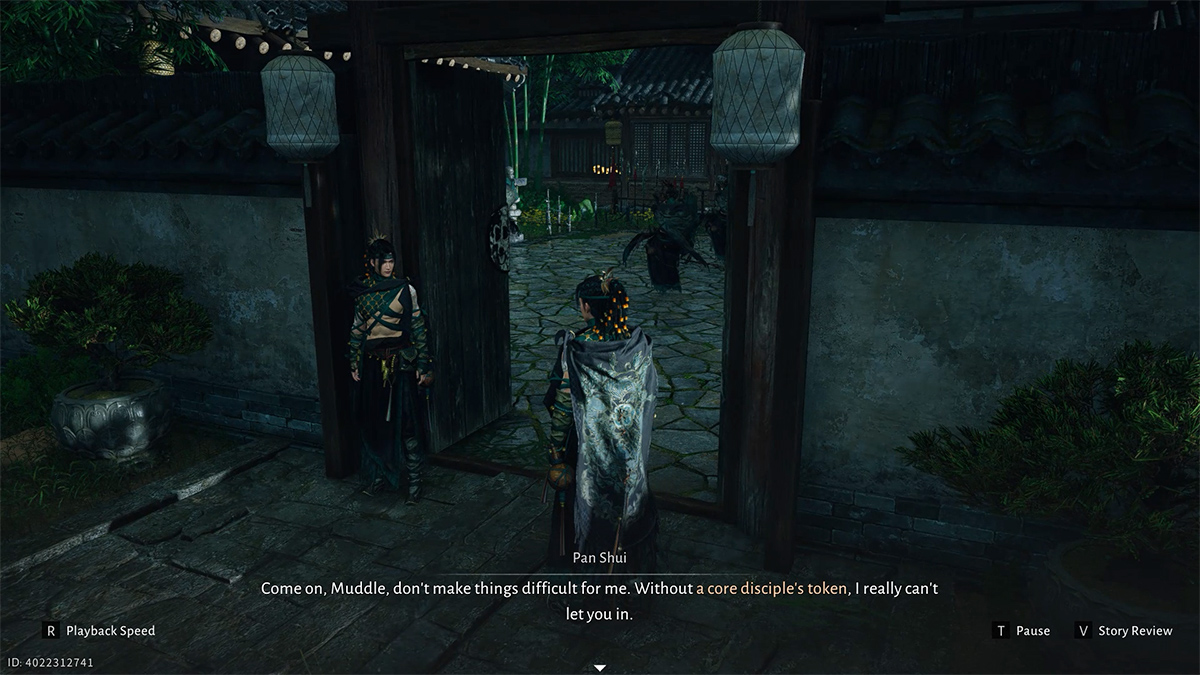Advance dialogue with the down arrow indicator
Image resolution: width=1200 pixels, height=675 pixels.
pyautogui.click(x=600, y=667)
